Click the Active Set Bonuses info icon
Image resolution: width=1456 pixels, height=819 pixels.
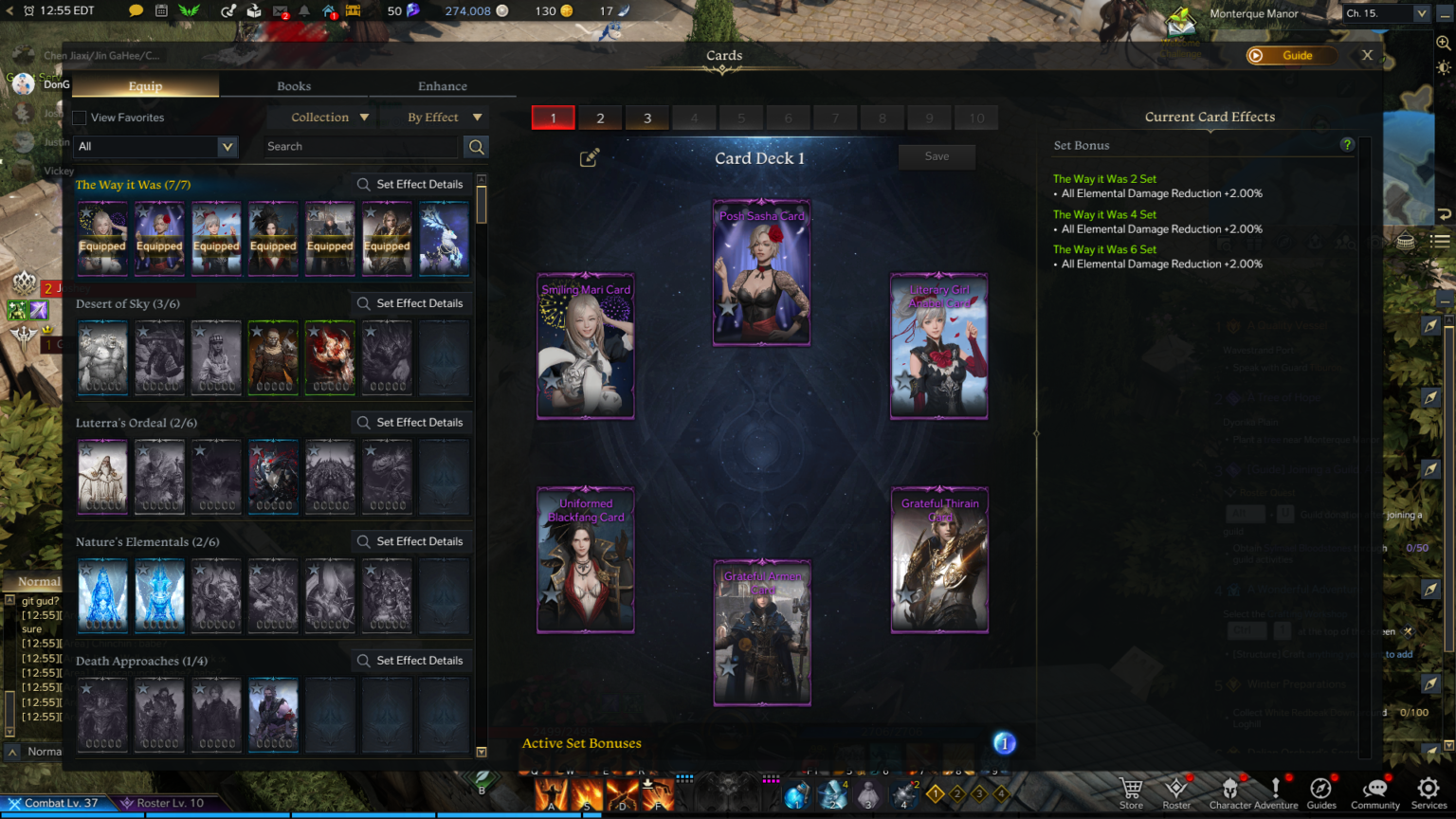pos(1003,743)
